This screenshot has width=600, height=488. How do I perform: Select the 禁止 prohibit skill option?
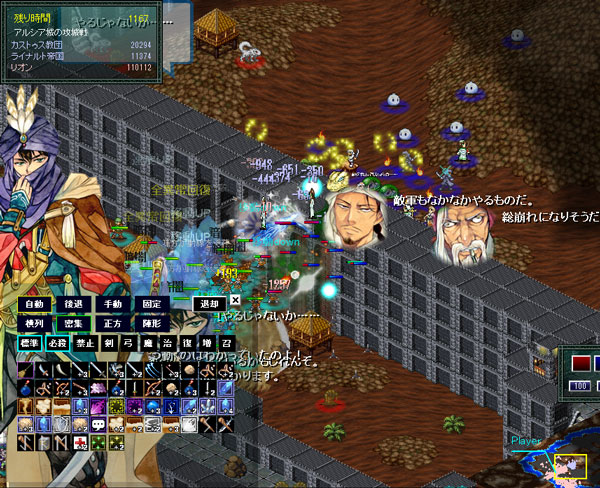[x=85, y=342]
